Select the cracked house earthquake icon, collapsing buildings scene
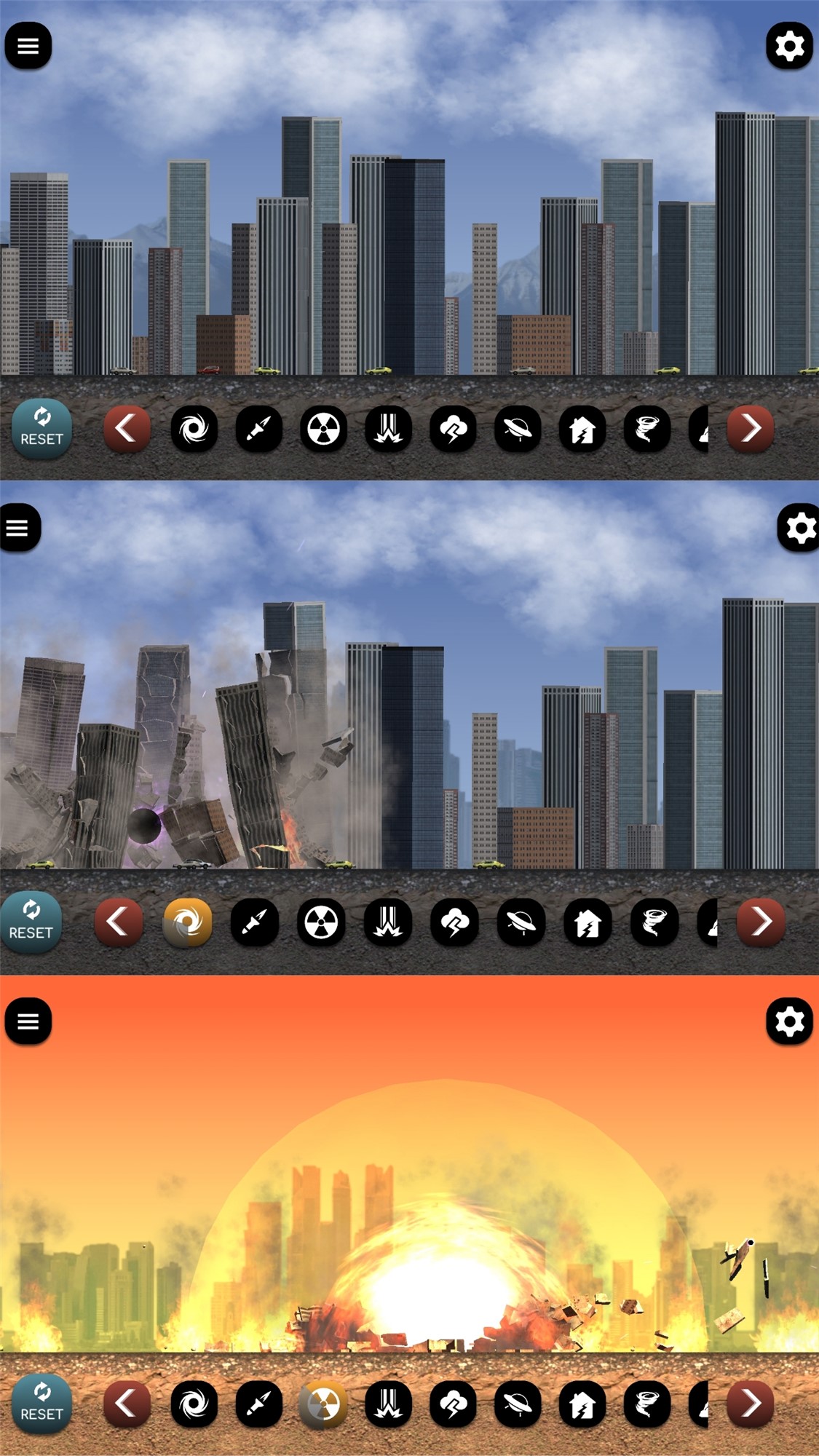819x1456 pixels. pyautogui.click(x=587, y=922)
